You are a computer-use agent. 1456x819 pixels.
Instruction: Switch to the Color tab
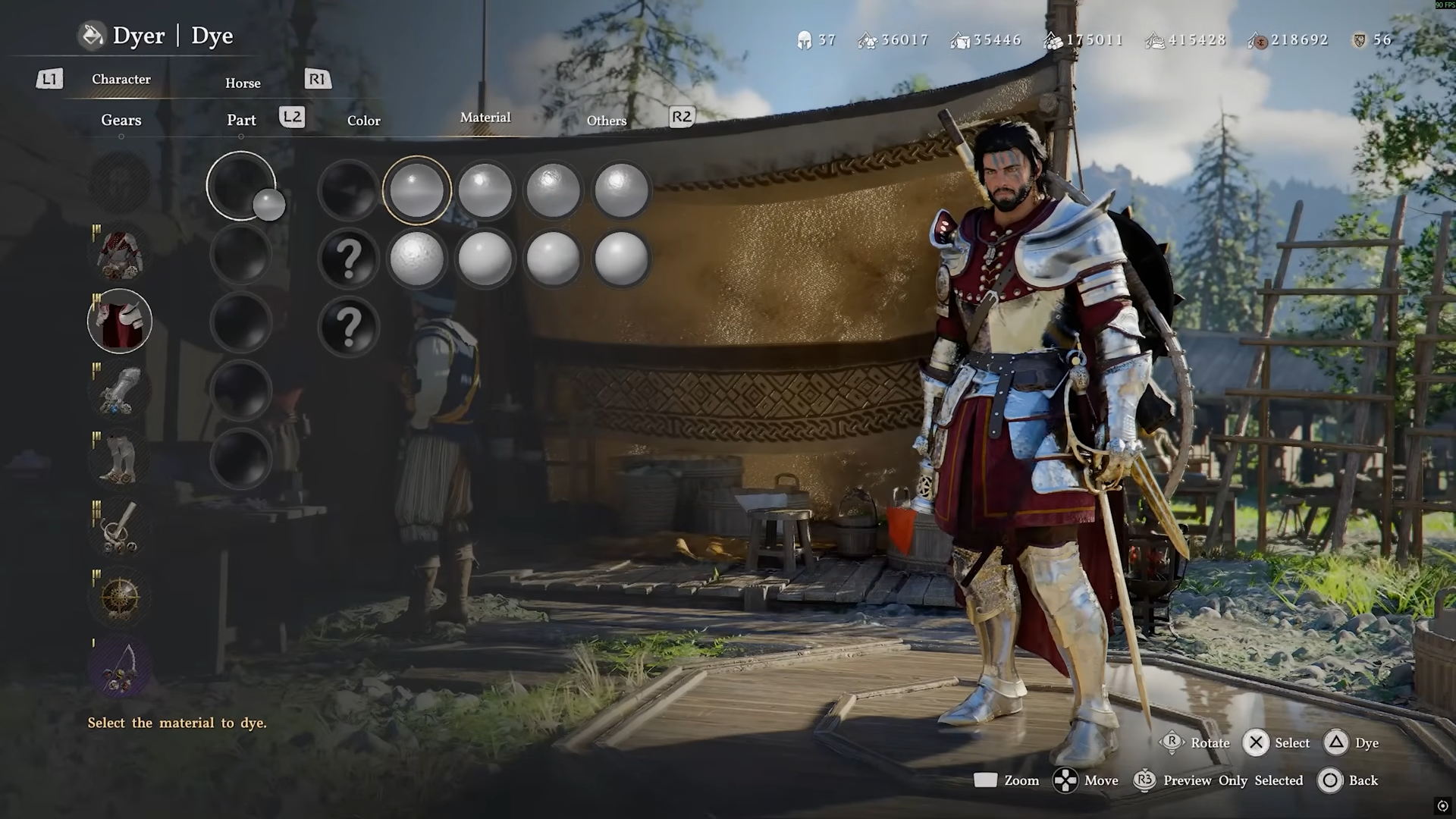tap(364, 121)
